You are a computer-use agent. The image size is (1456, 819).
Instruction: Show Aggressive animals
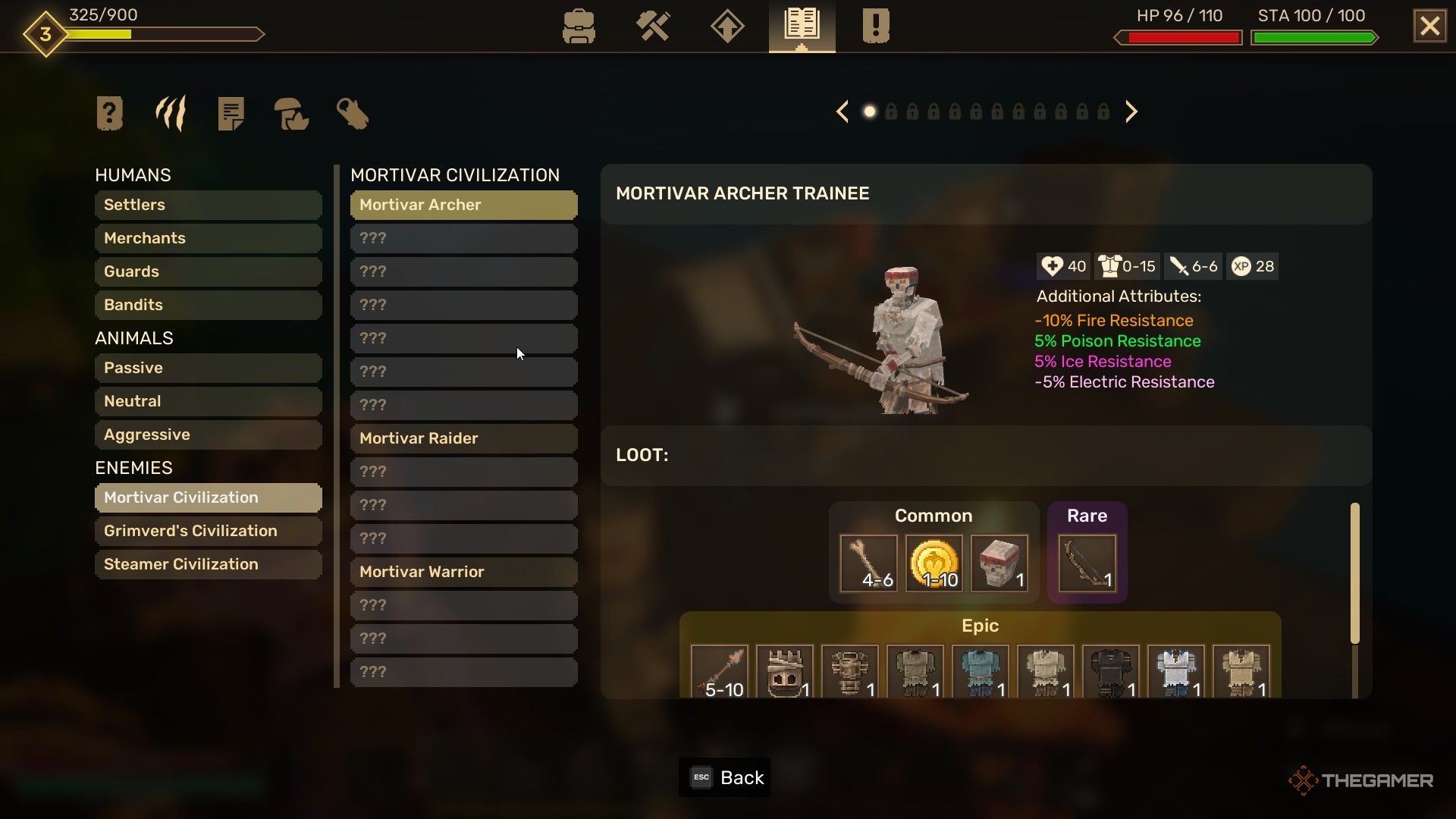point(208,435)
